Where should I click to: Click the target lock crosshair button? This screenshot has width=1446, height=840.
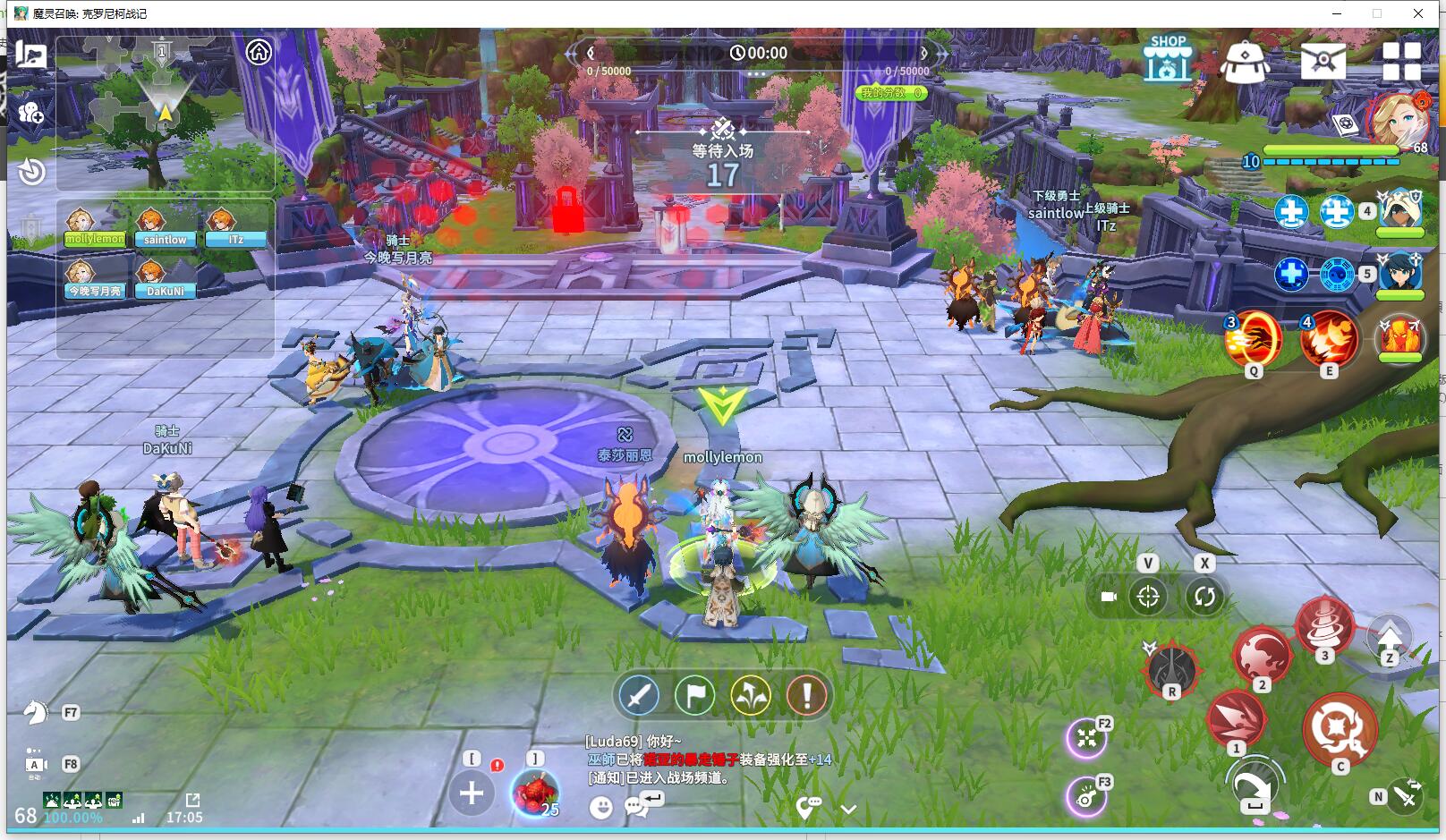coord(1148,597)
